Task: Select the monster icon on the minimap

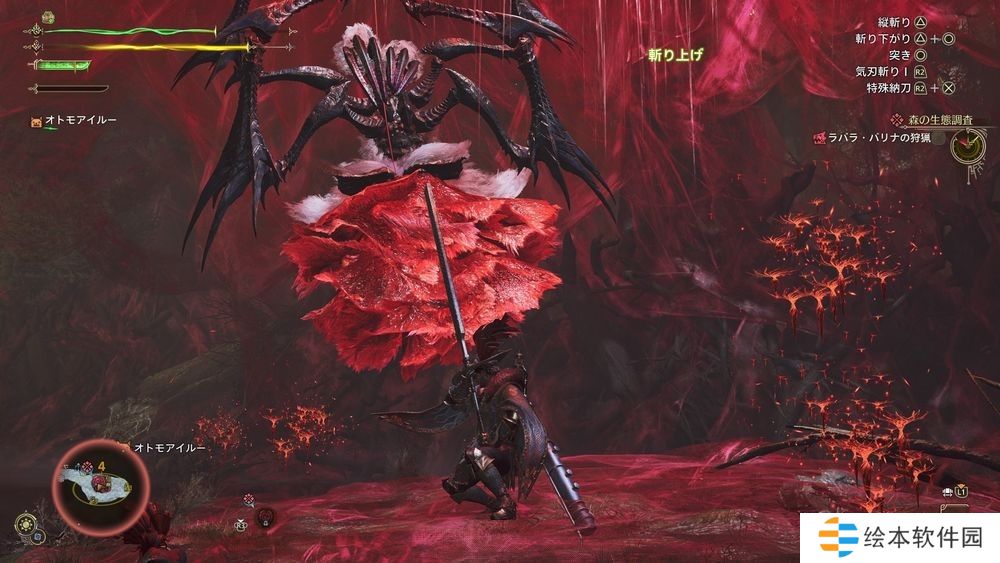Action: (101, 484)
